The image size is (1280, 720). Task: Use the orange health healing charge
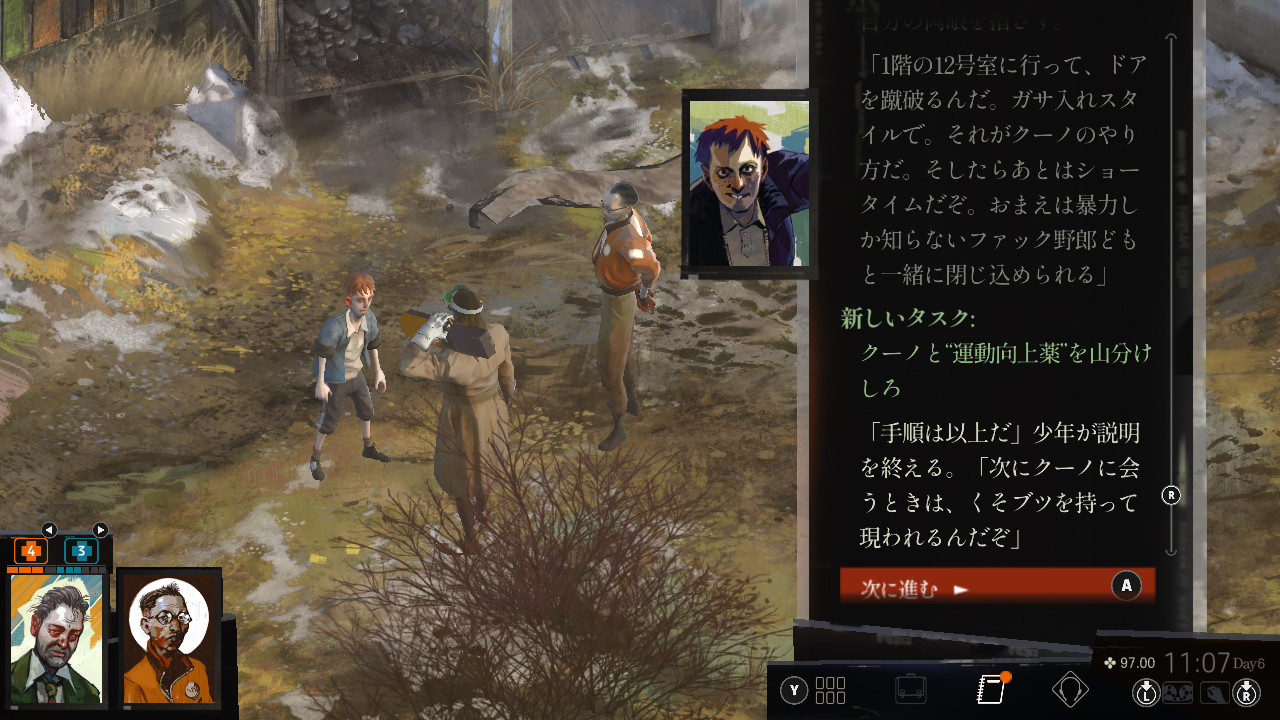31,551
